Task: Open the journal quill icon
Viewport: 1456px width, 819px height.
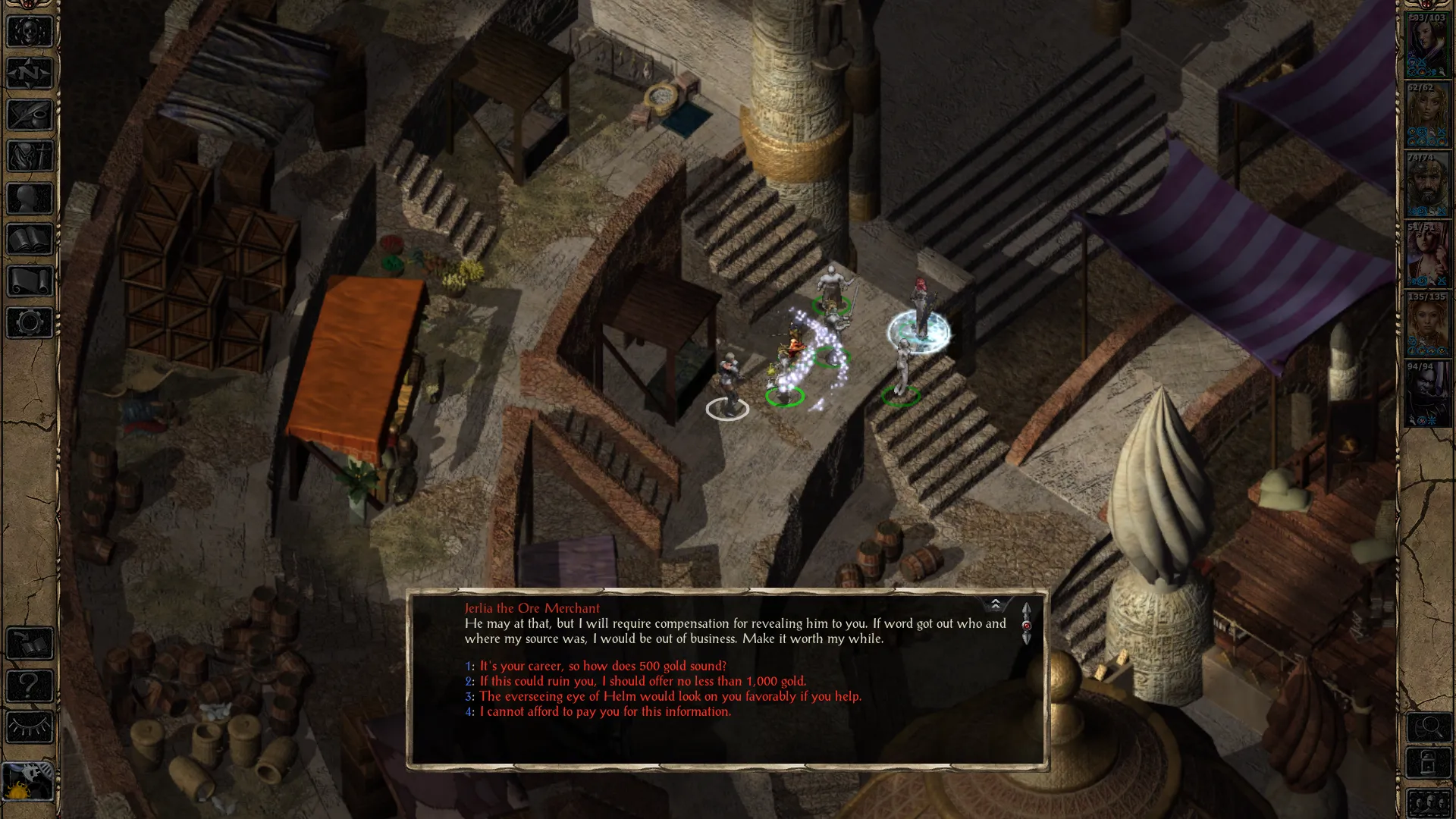Action: pyautogui.click(x=30, y=115)
